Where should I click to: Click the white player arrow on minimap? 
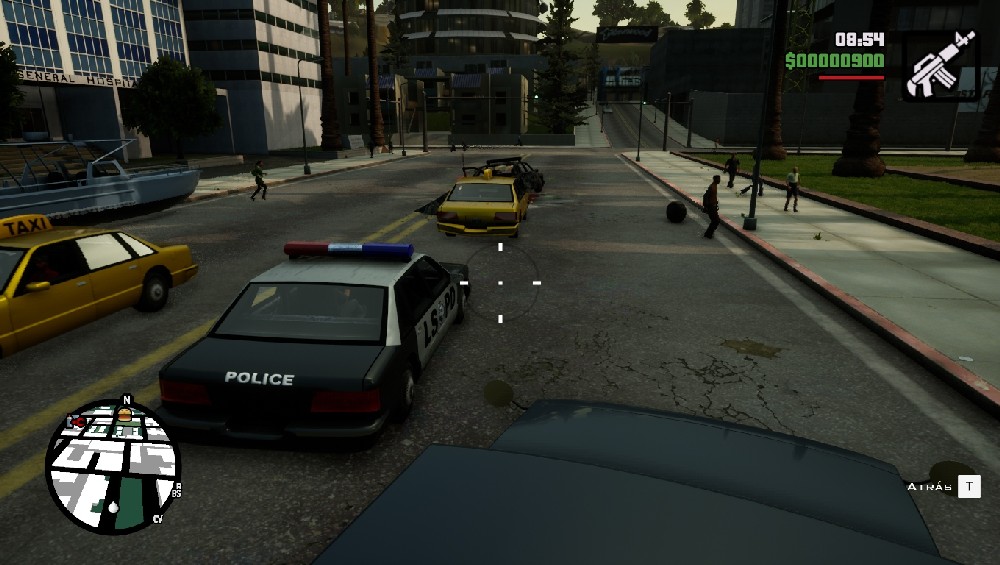pyautogui.click(x=113, y=507)
